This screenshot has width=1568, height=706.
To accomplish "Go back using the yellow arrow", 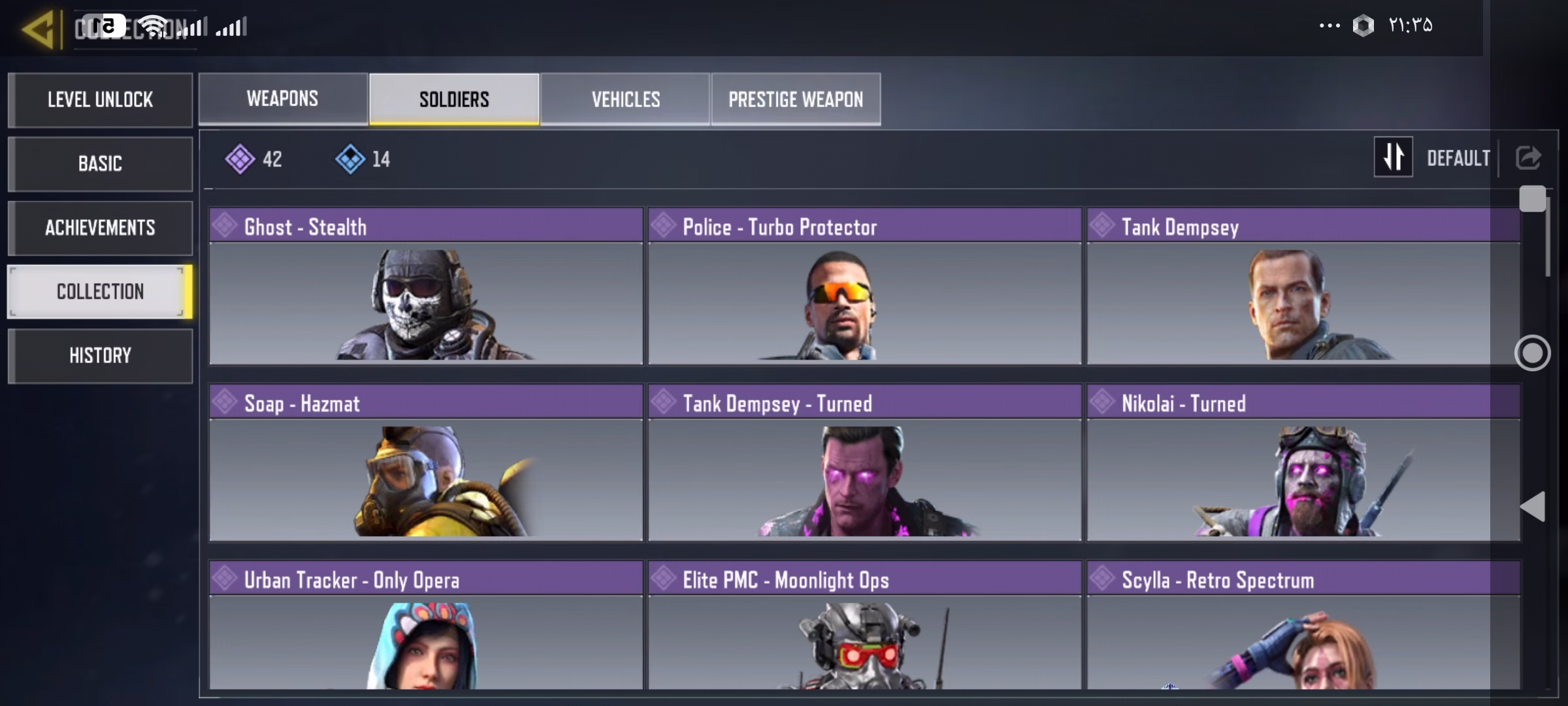I will (38, 29).
